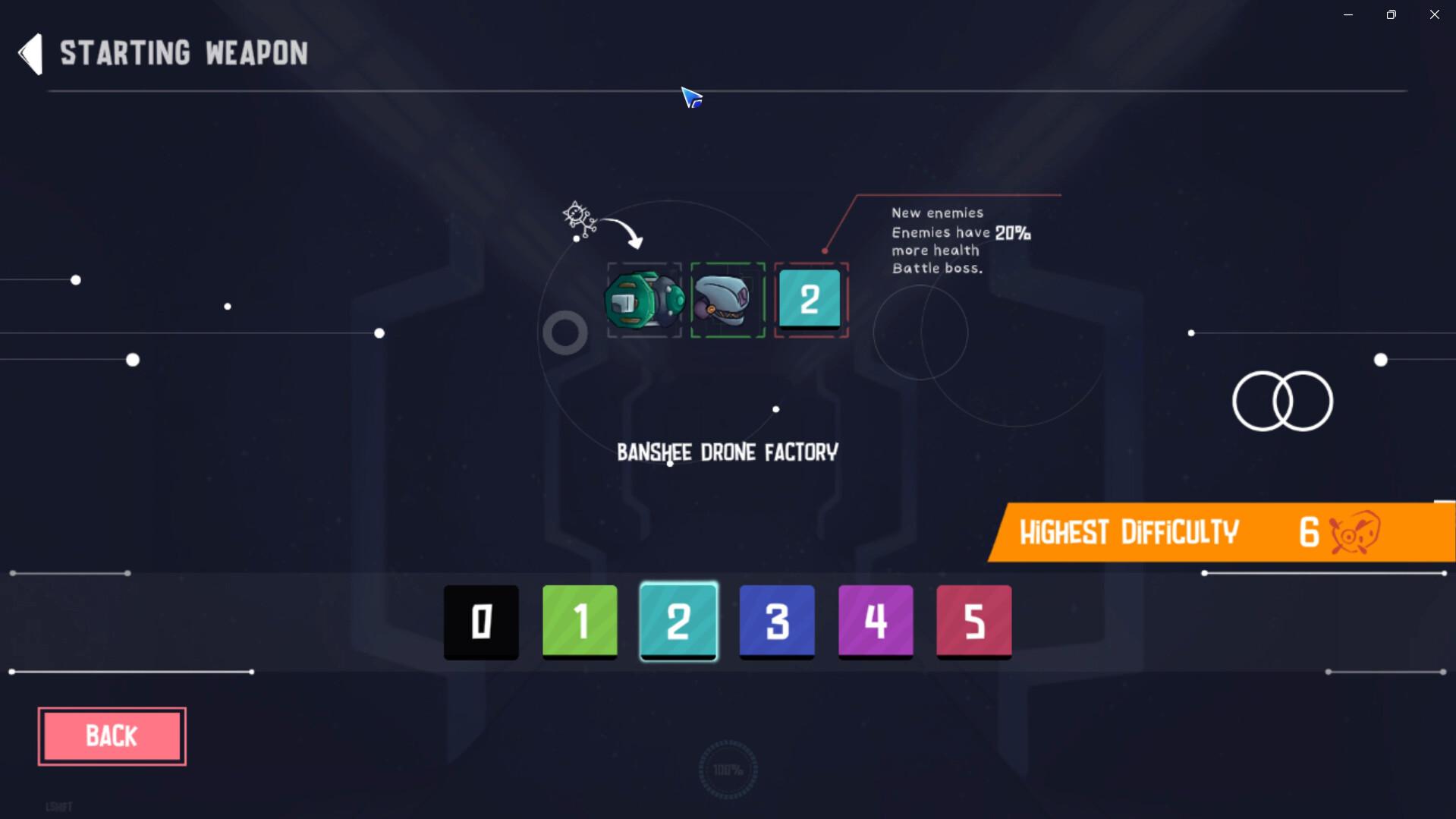
Task: Switch to difficulty 1
Action: [579, 622]
